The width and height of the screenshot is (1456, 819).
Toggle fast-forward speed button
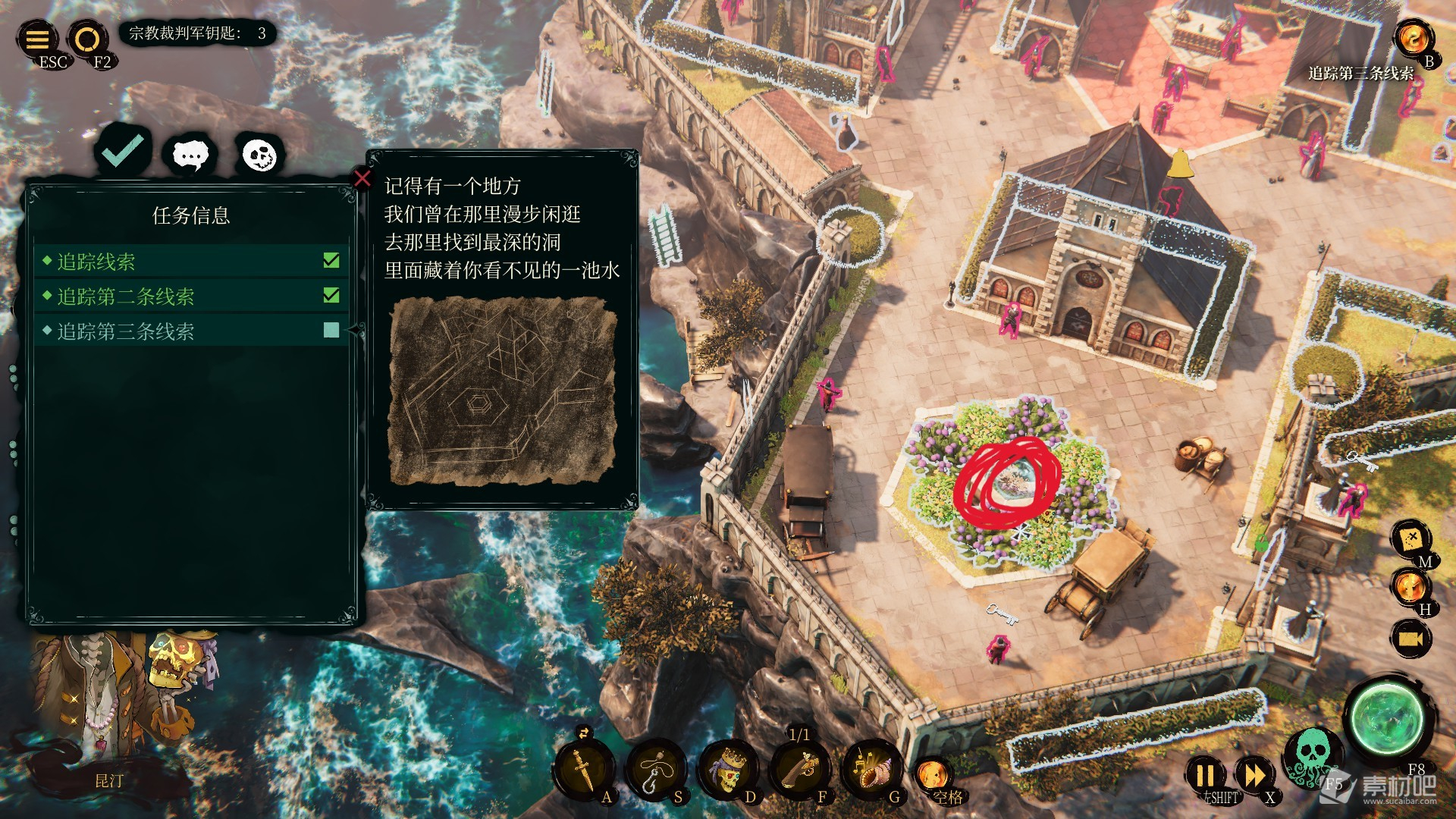point(1254,775)
